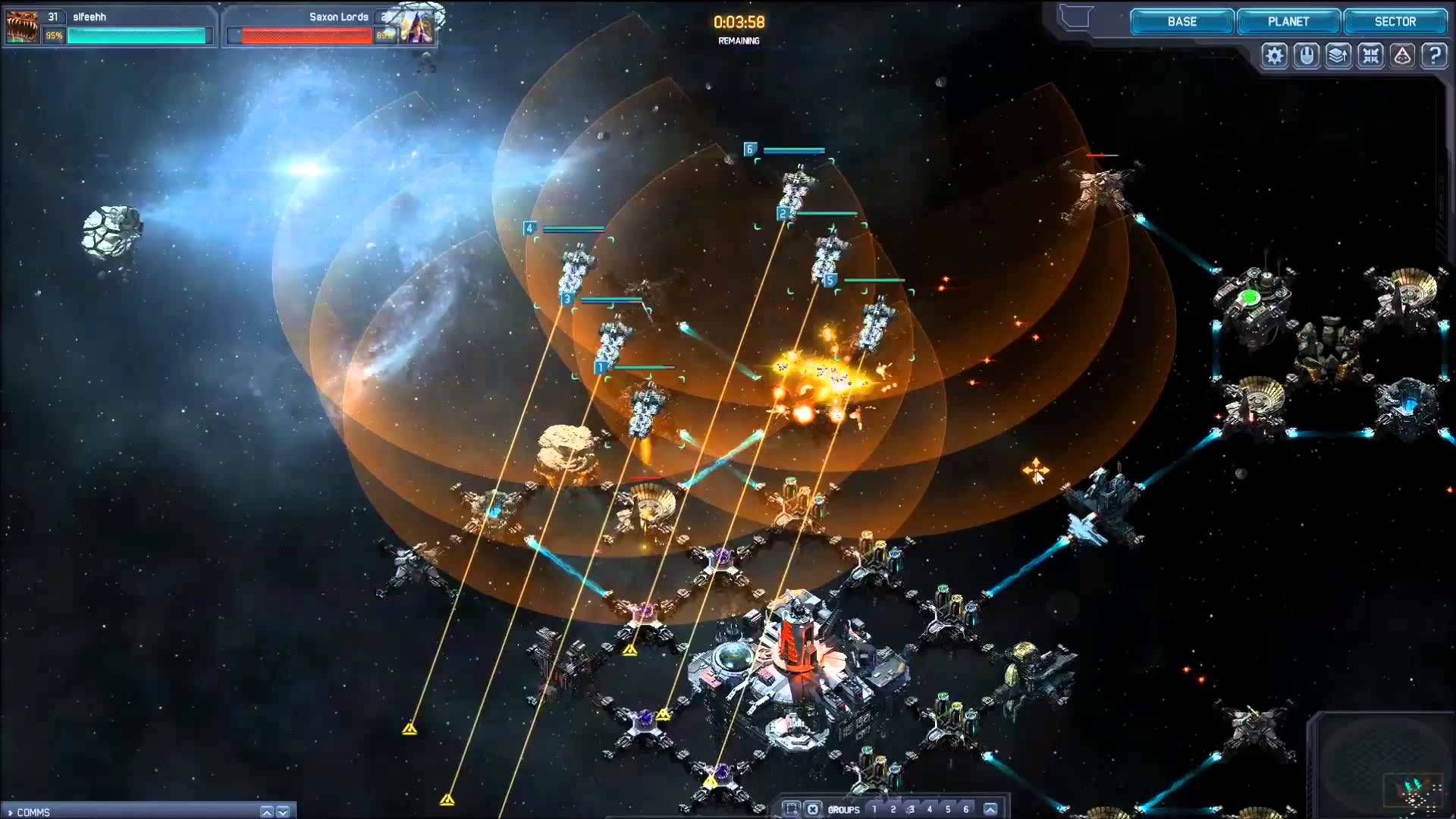
Task: Expand the Groups panel with up arrow
Action: (x=990, y=809)
